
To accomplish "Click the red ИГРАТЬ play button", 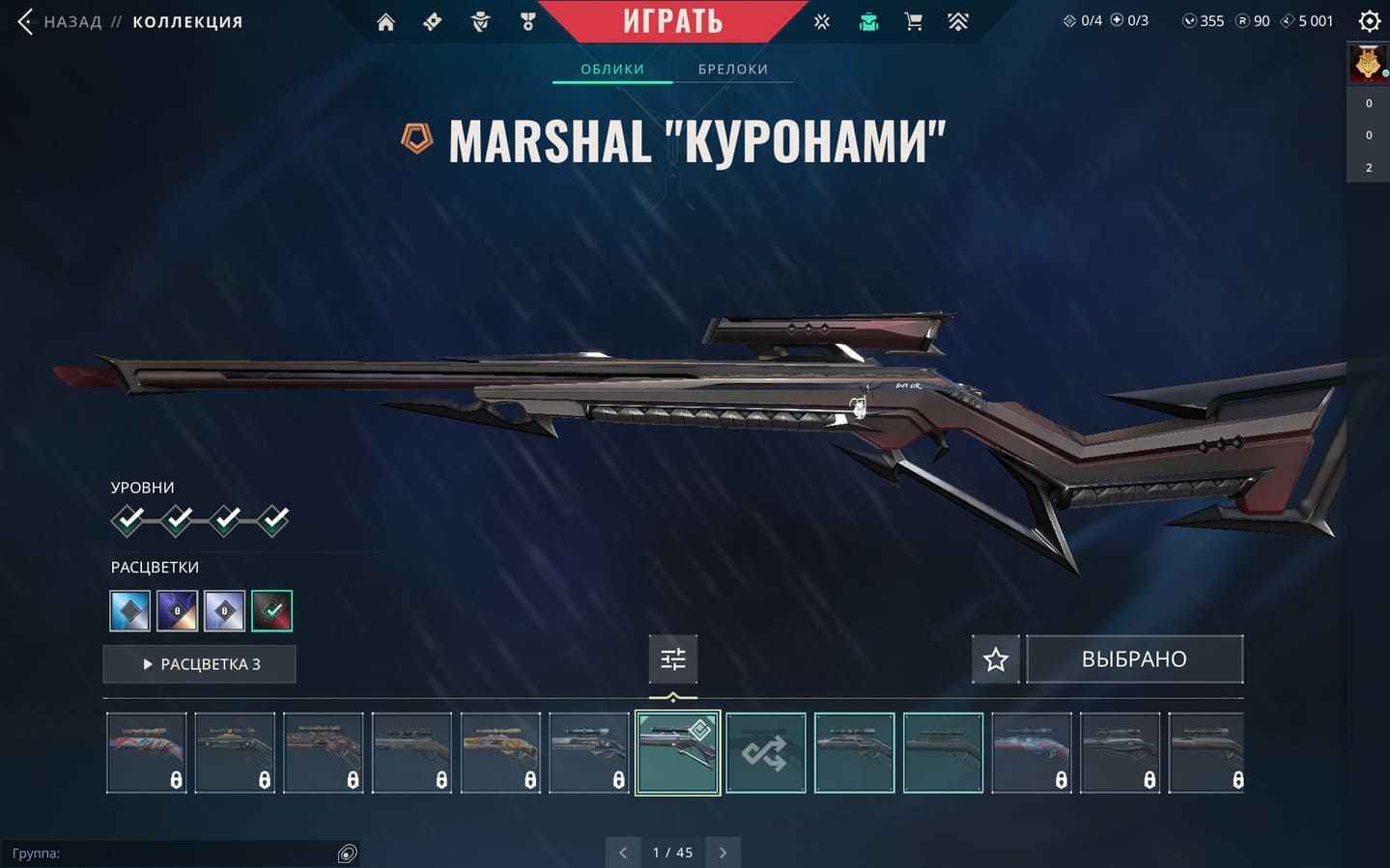I will [672, 20].
